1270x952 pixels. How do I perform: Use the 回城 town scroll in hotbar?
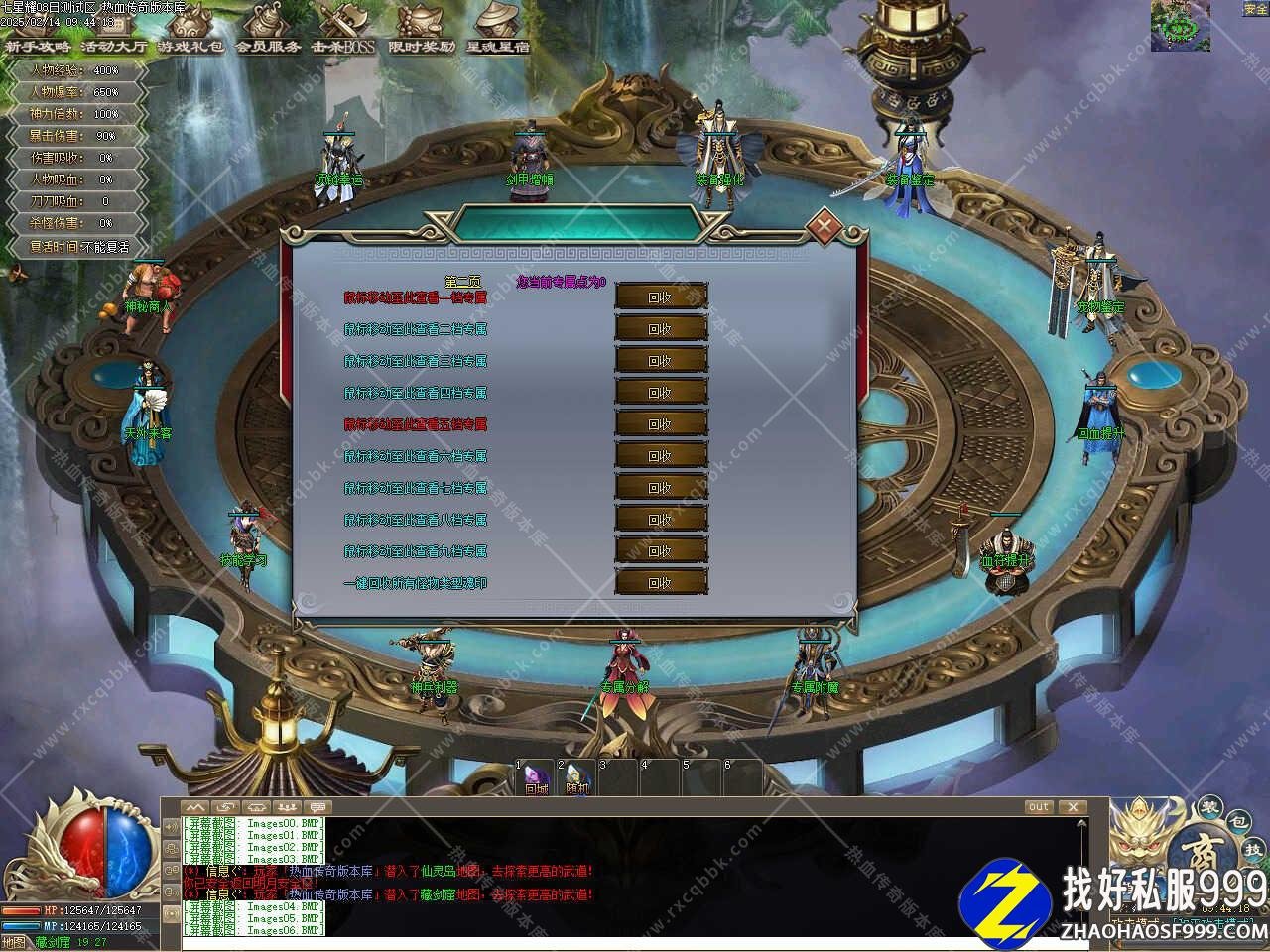[x=536, y=778]
